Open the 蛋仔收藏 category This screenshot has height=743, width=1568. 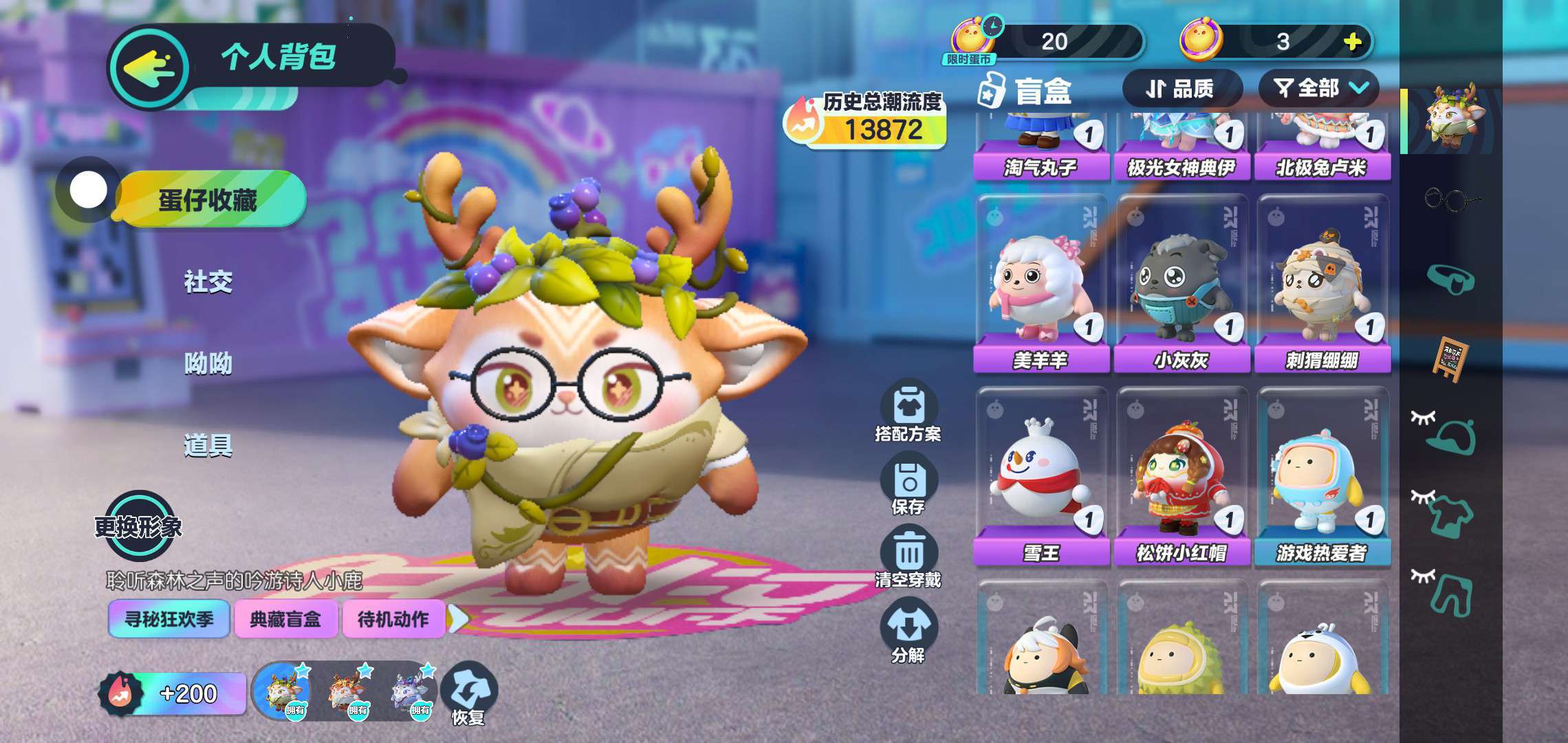coord(208,200)
